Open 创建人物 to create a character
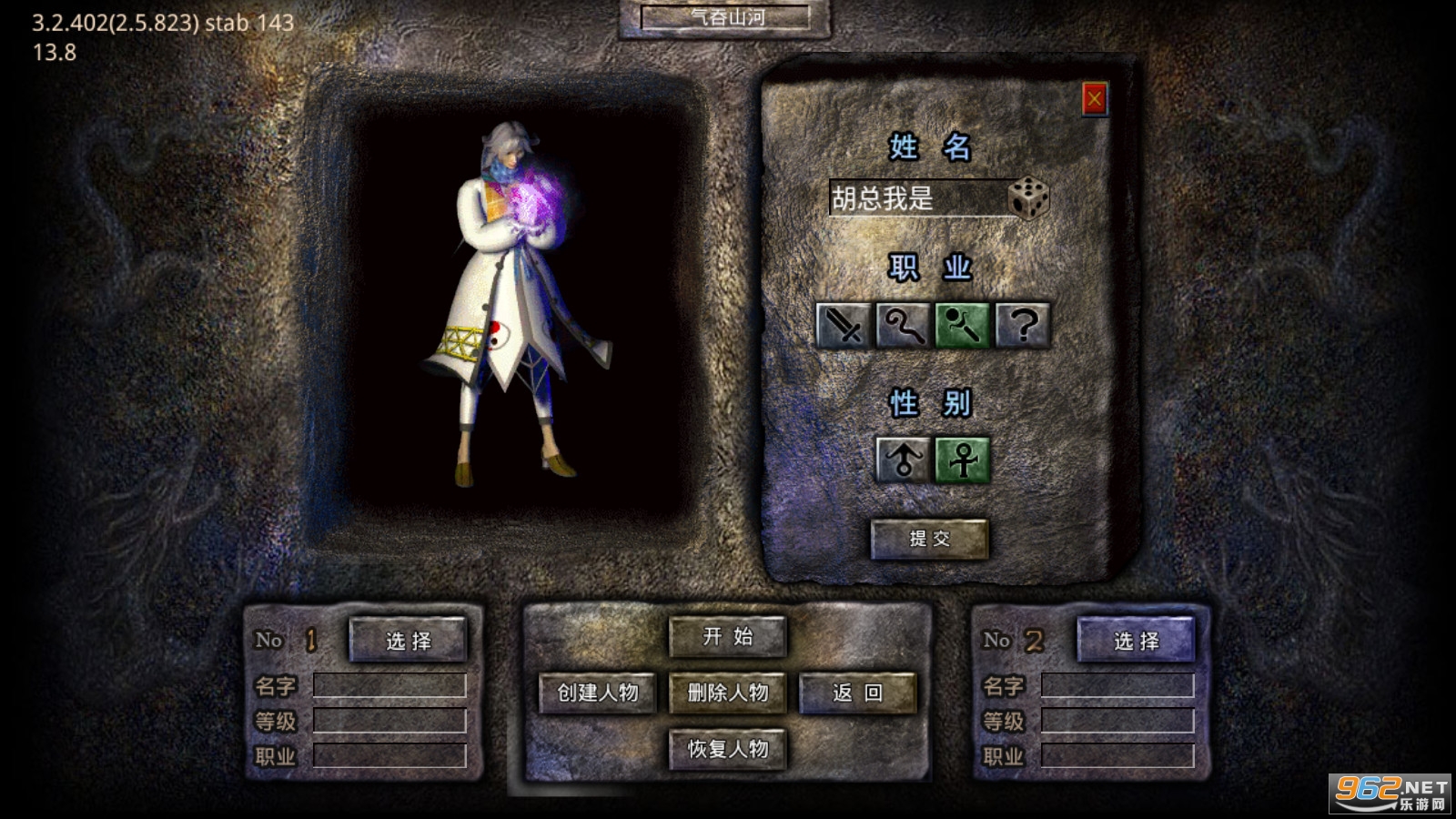 598,693
